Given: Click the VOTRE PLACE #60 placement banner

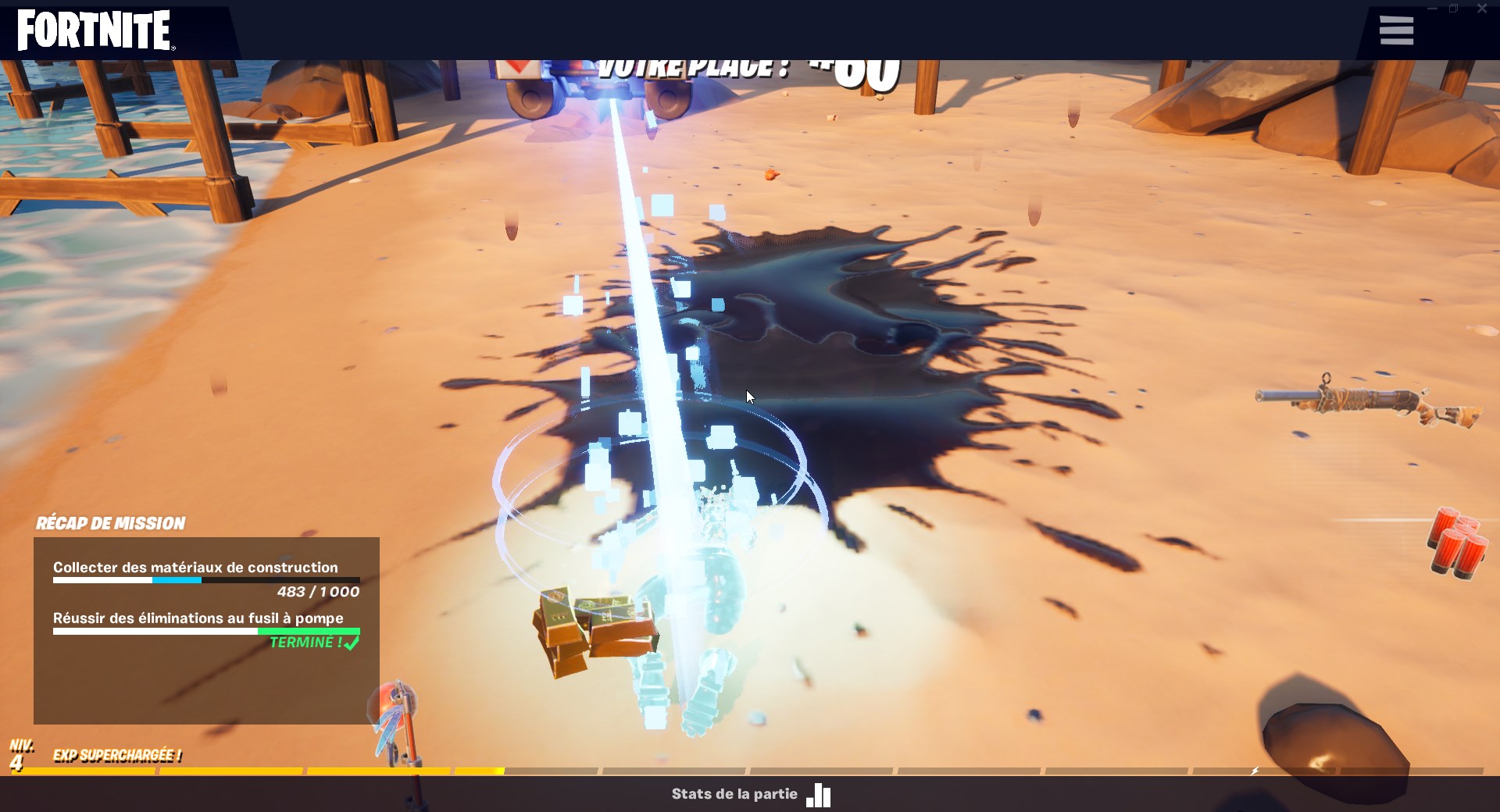Looking at the screenshot, I should pyautogui.click(x=742, y=70).
